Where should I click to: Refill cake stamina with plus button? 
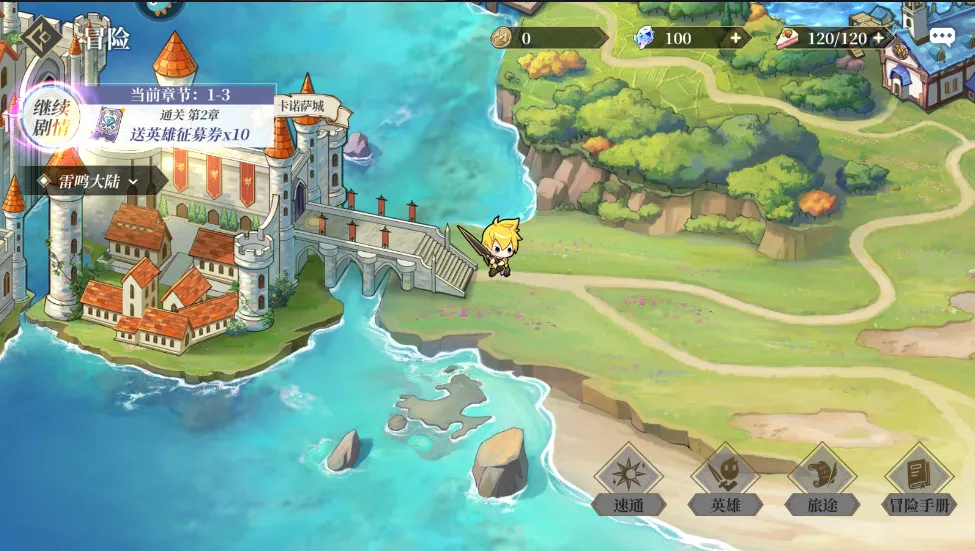coord(878,38)
